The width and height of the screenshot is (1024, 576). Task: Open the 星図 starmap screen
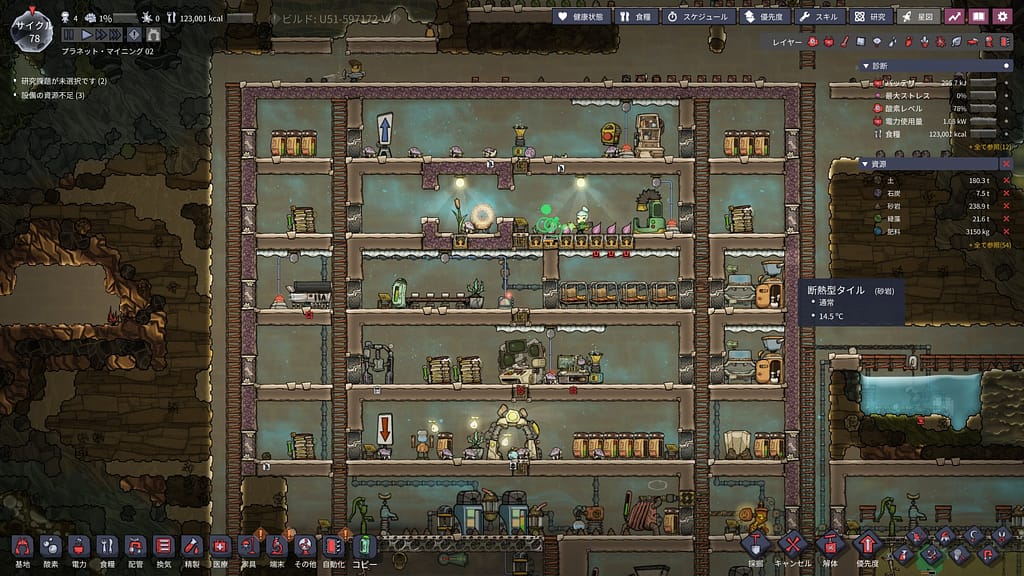pos(917,16)
